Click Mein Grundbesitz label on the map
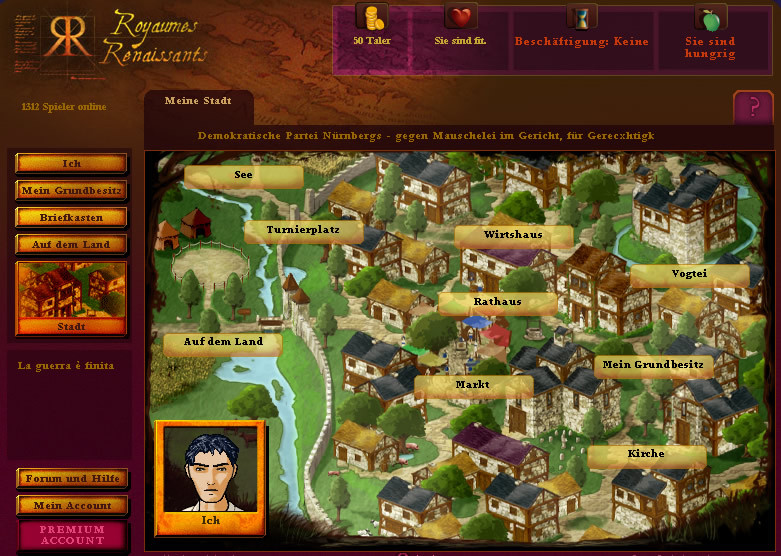 point(653,365)
